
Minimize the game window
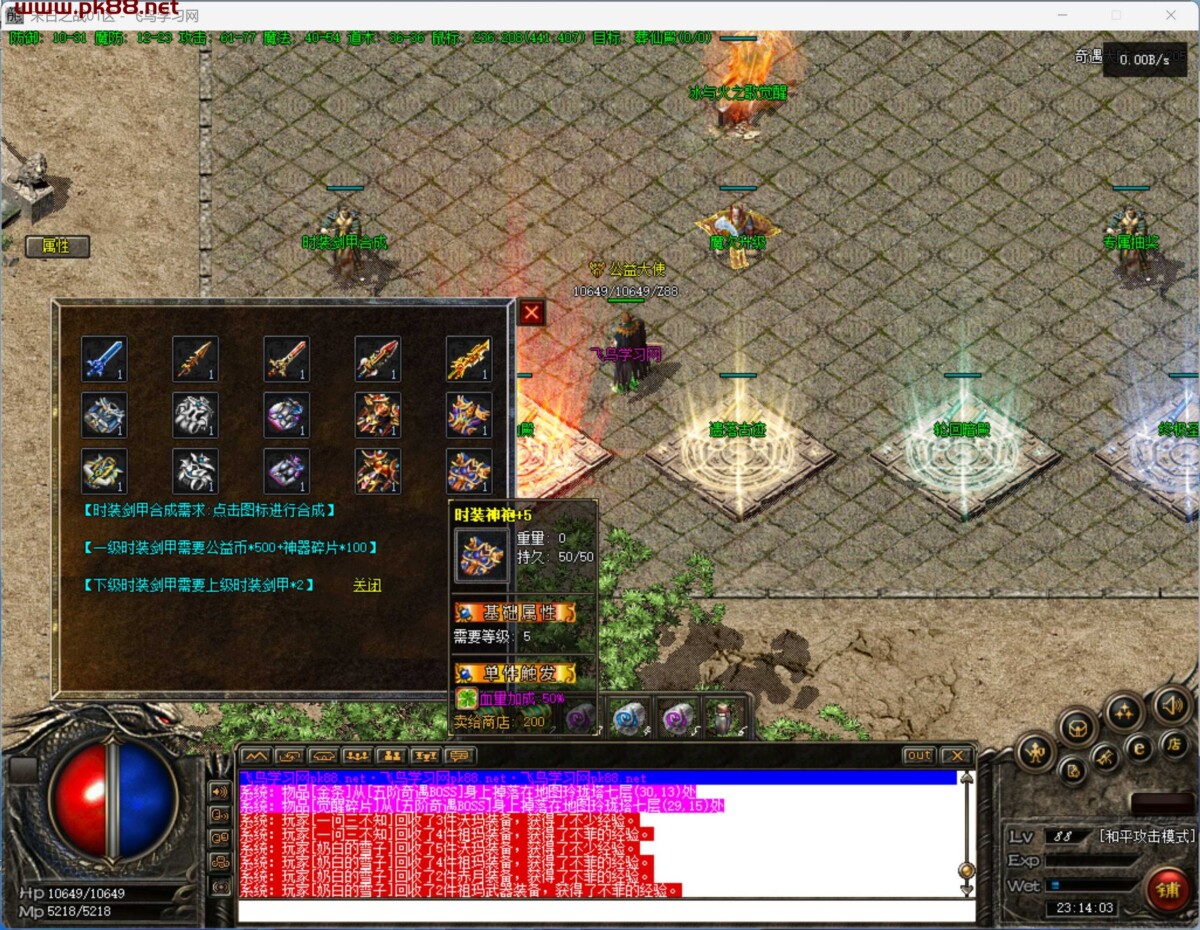pyautogui.click(x=1062, y=15)
